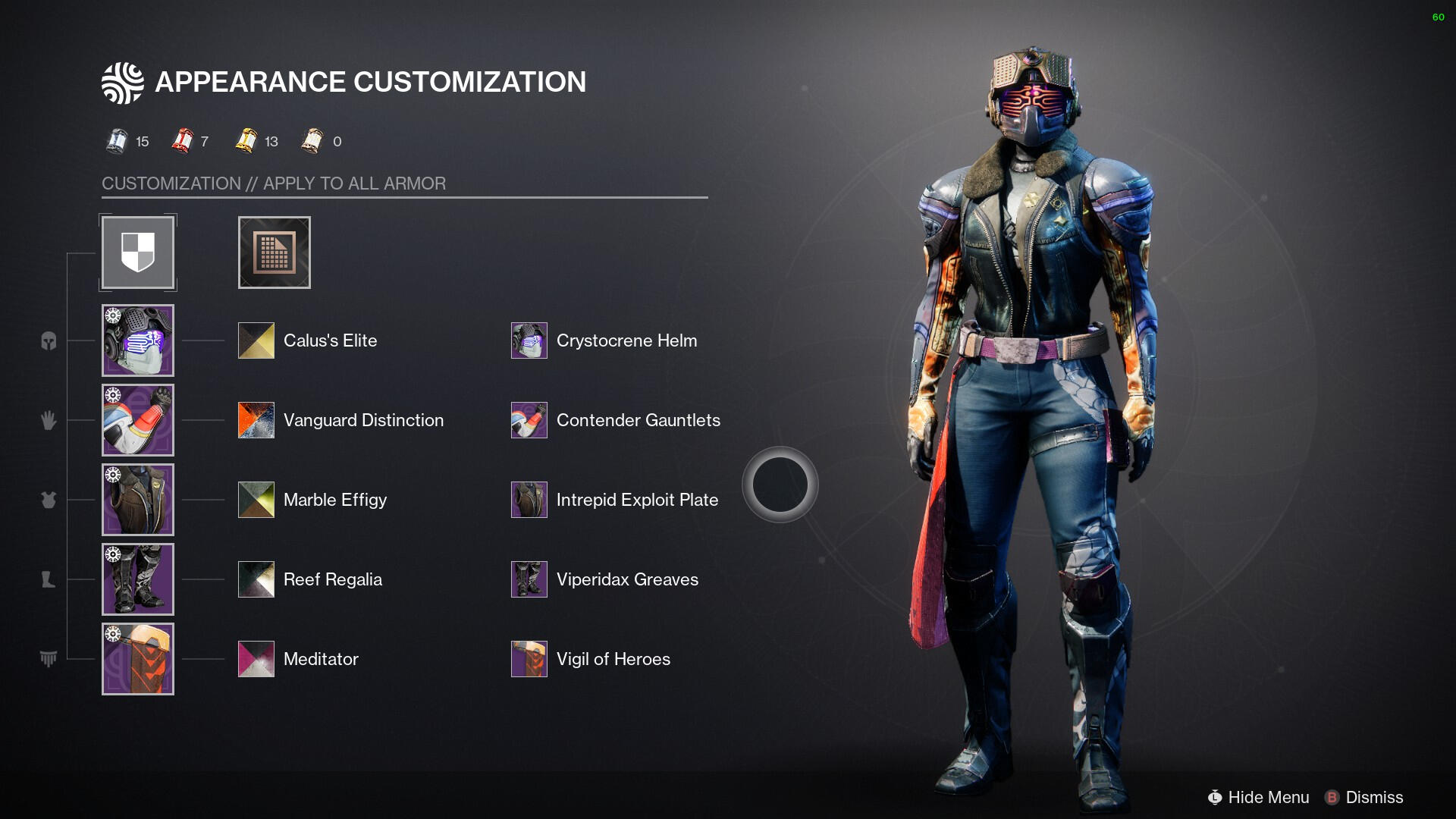Choose the chest armor slot
The height and width of the screenshot is (819, 1456).
pos(138,500)
